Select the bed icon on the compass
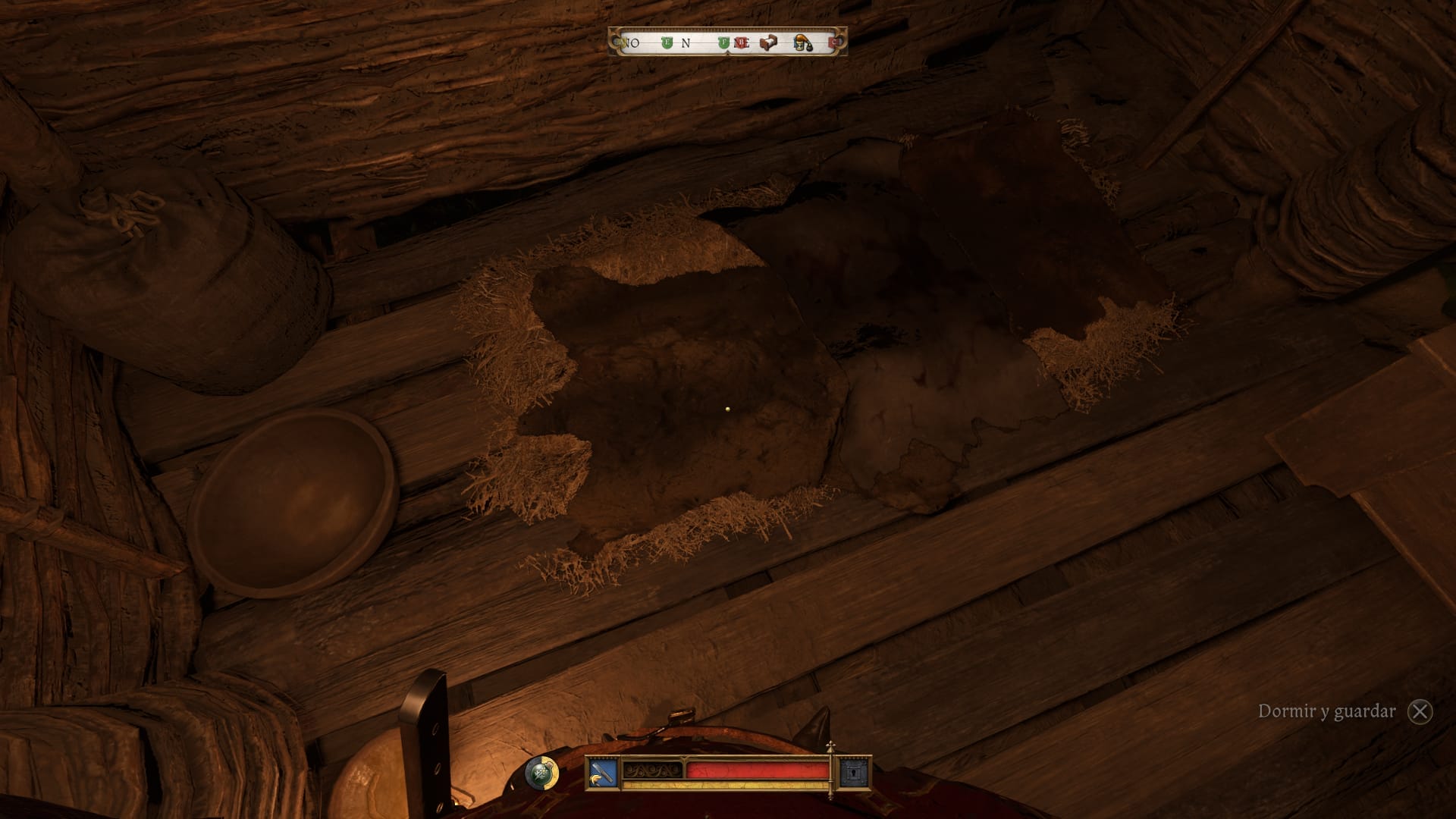 coord(770,43)
